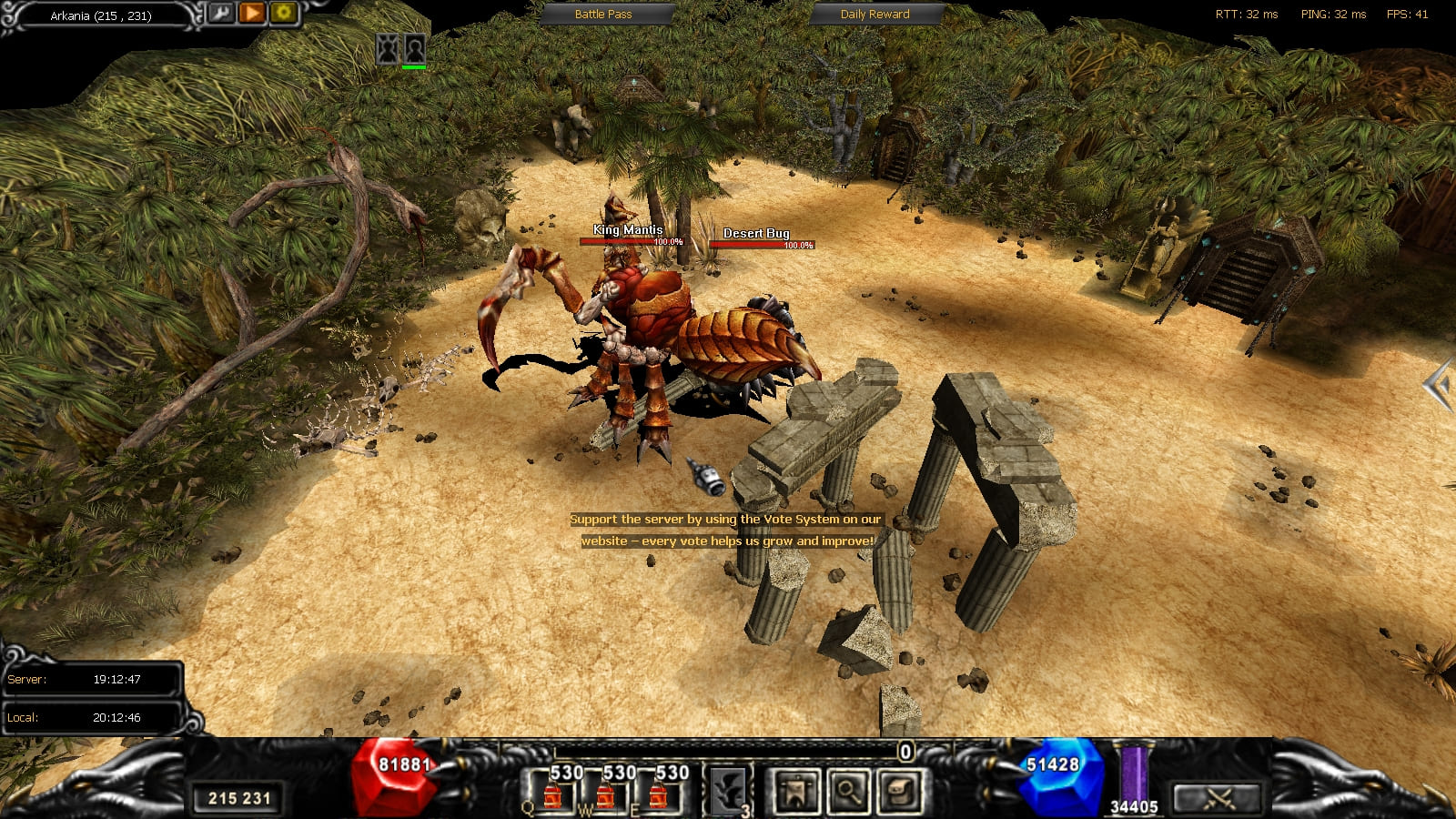Open the scroll icon in the bottom bar

[898, 790]
